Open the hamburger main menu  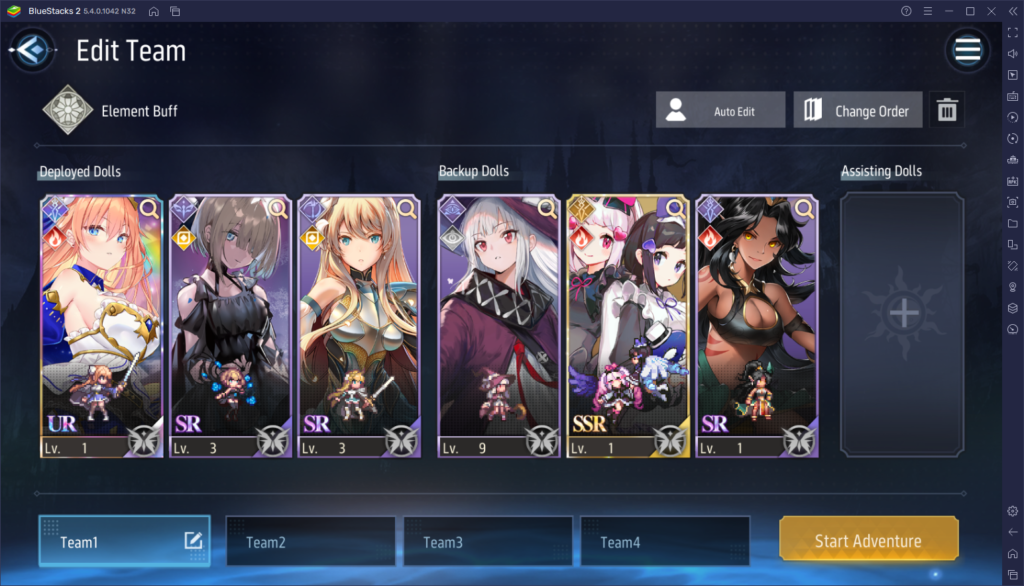tap(967, 50)
